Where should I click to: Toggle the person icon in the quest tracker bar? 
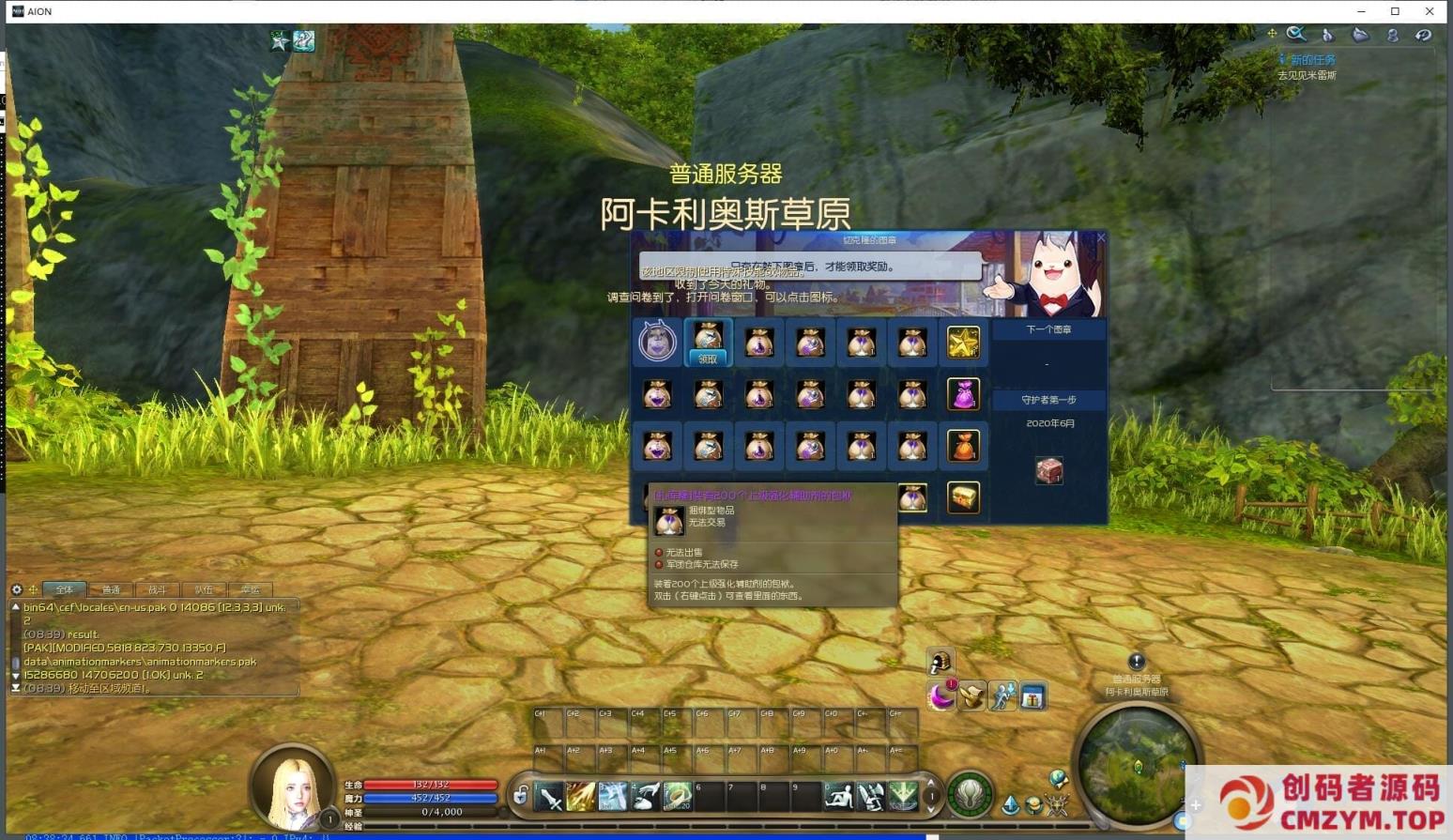pos(1393,35)
